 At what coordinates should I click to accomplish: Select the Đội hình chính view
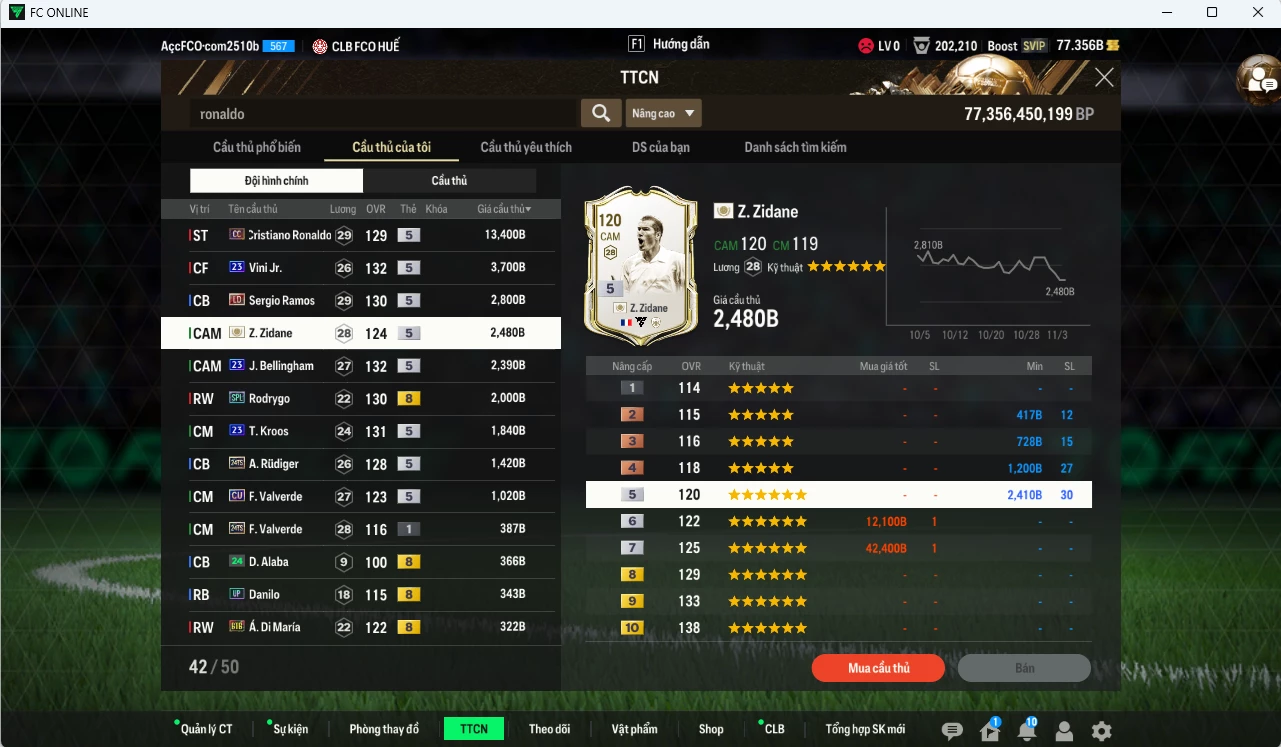coord(276,181)
